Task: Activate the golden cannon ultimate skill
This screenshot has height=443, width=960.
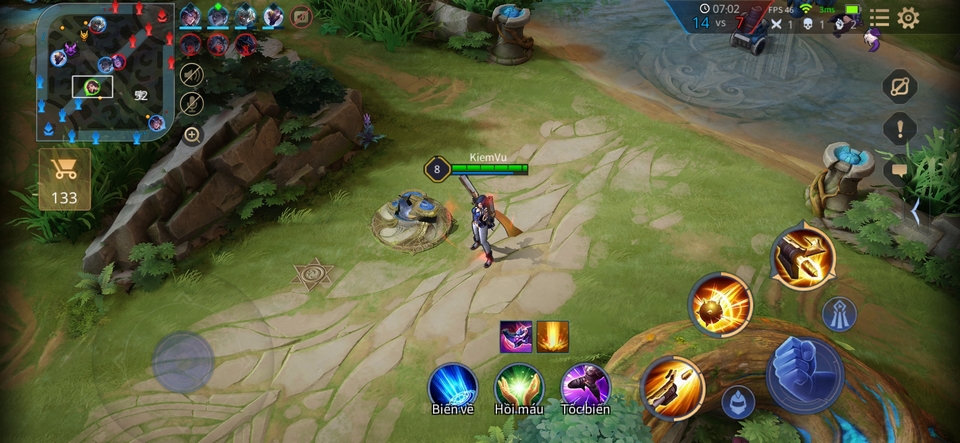Action: click(802, 256)
